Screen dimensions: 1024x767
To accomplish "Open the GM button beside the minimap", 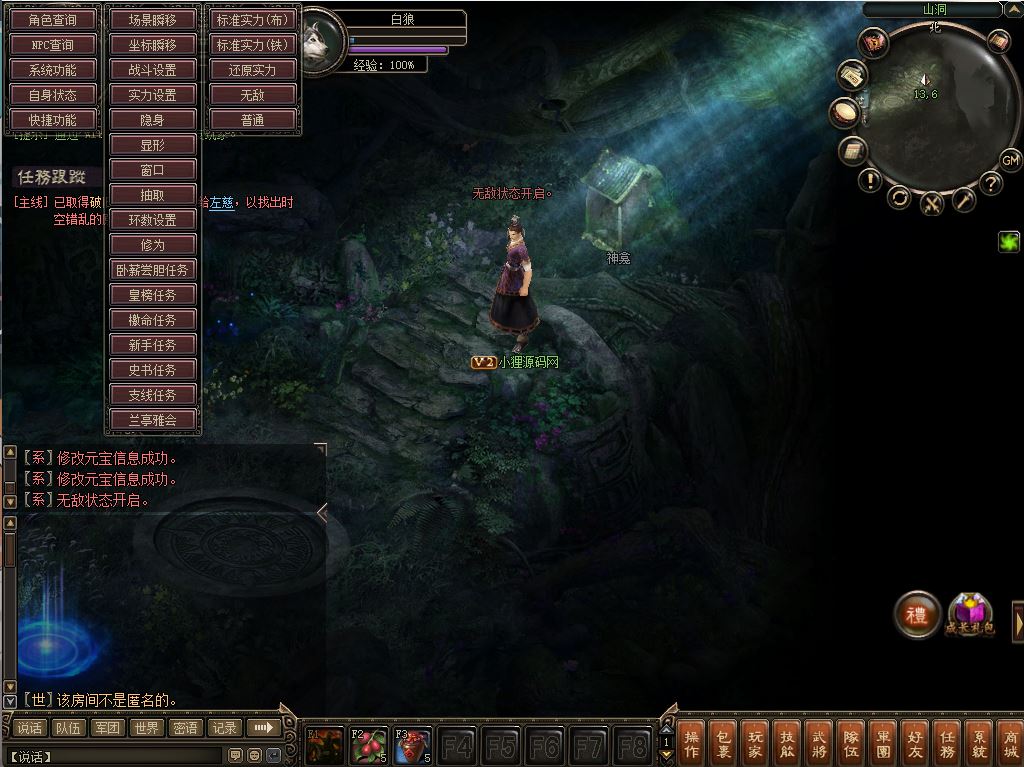I will click(1010, 160).
